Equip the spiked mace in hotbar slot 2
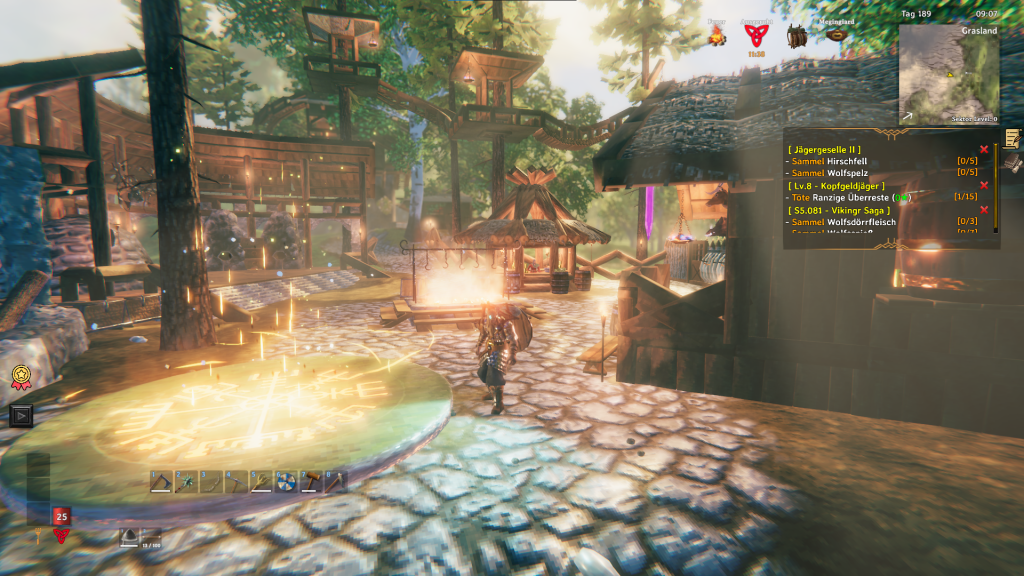 click(x=187, y=482)
